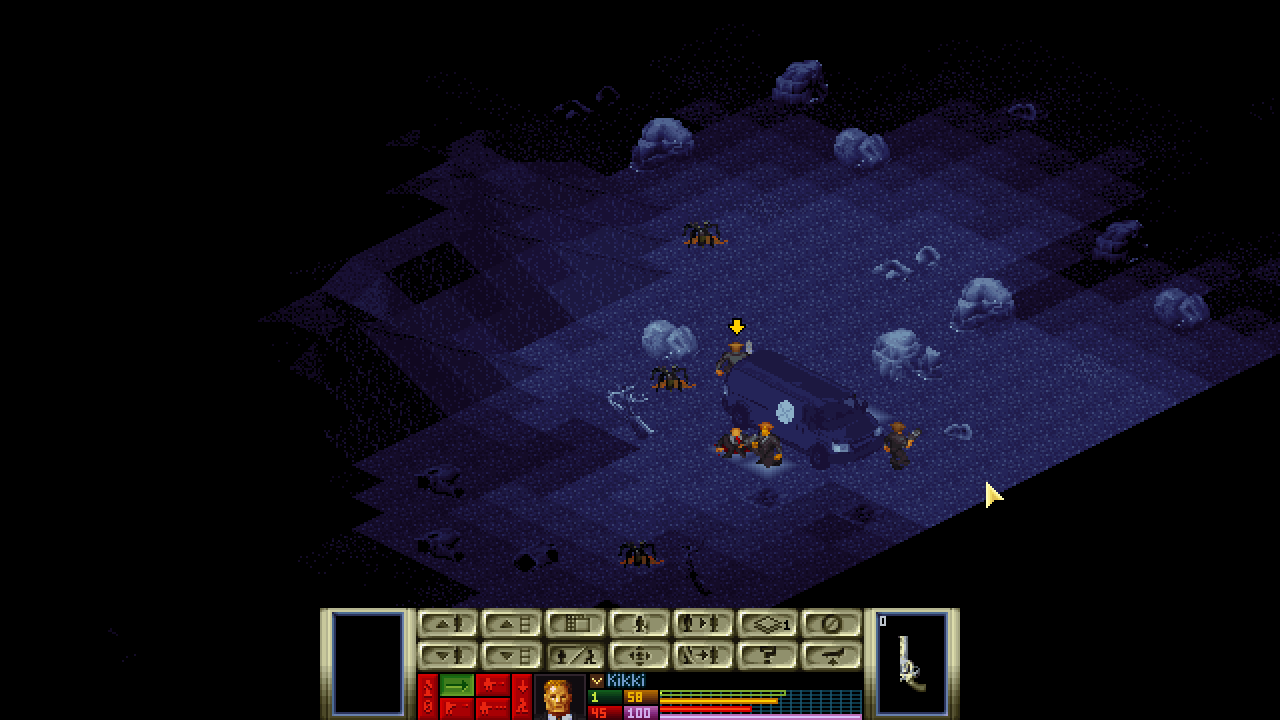Image resolution: width=1280 pixels, height=720 pixels.
Task: Center the view on the selected soldier
Action: (639, 656)
